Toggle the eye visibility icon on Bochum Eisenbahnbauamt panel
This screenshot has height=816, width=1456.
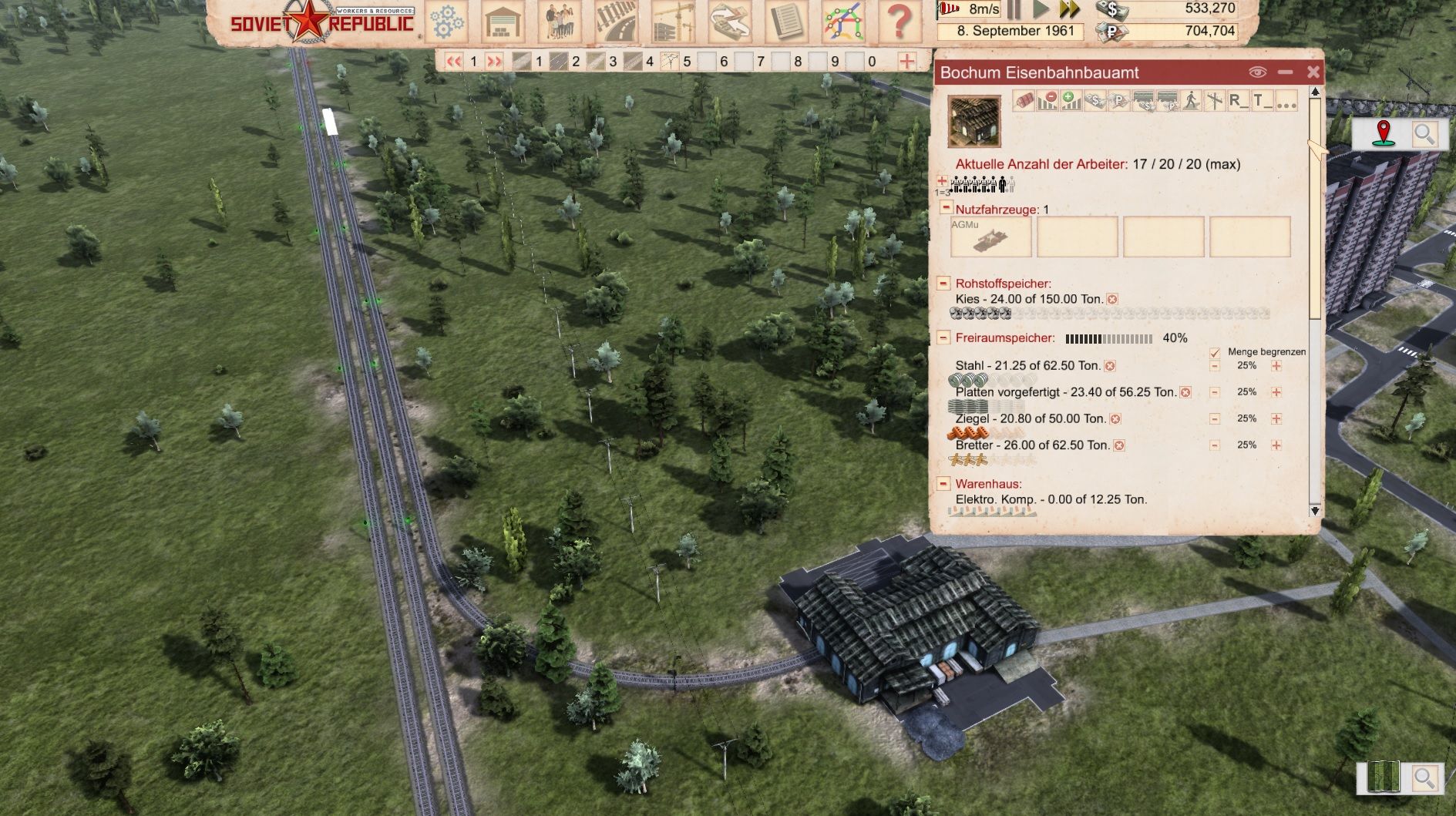tap(1257, 72)
